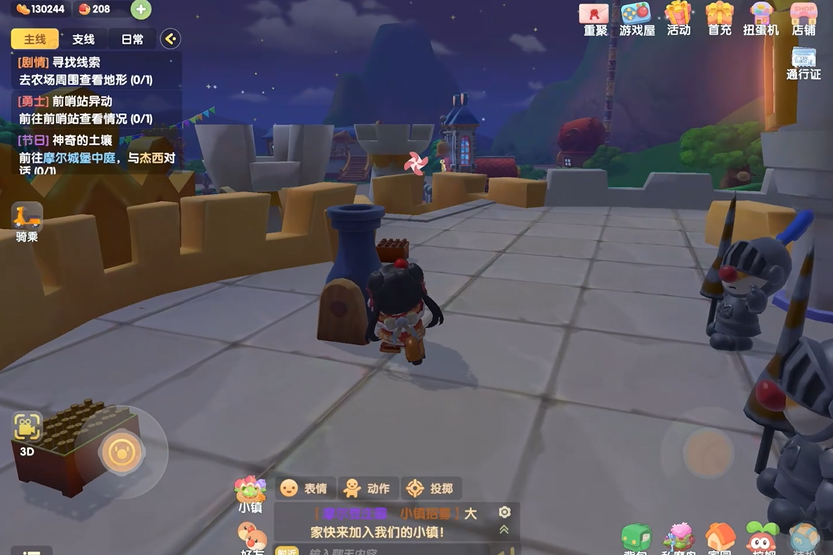
Task: Open the 店铺 shop
Action: point(803,17)
